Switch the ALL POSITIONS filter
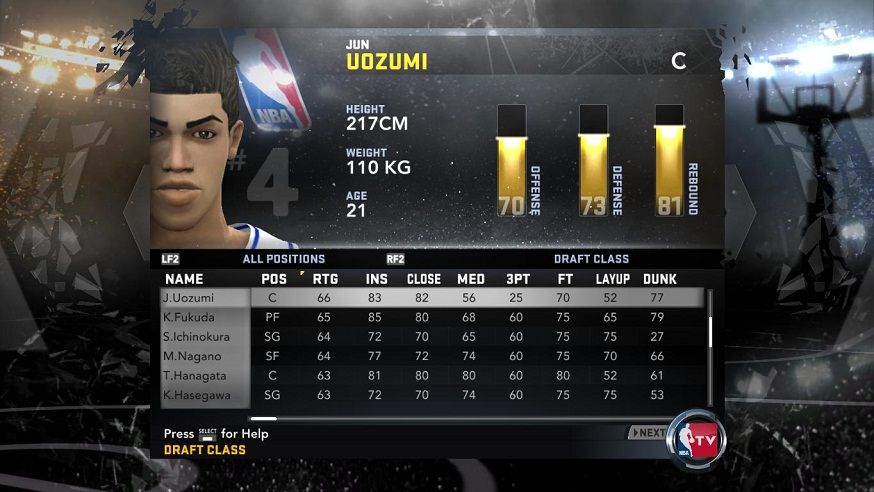This screenshot has width=874, height=492. coord(284,259)
